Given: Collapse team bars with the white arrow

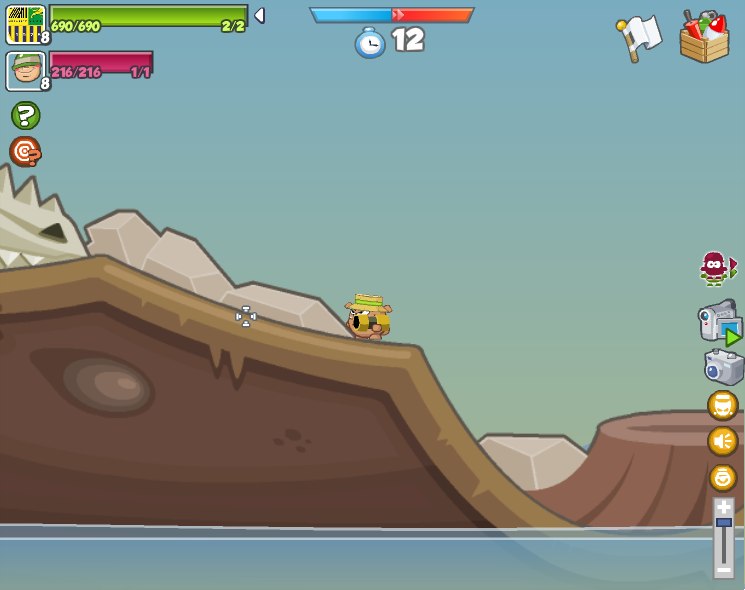Looking at the screenshot, I should click(x=259, y=16).
